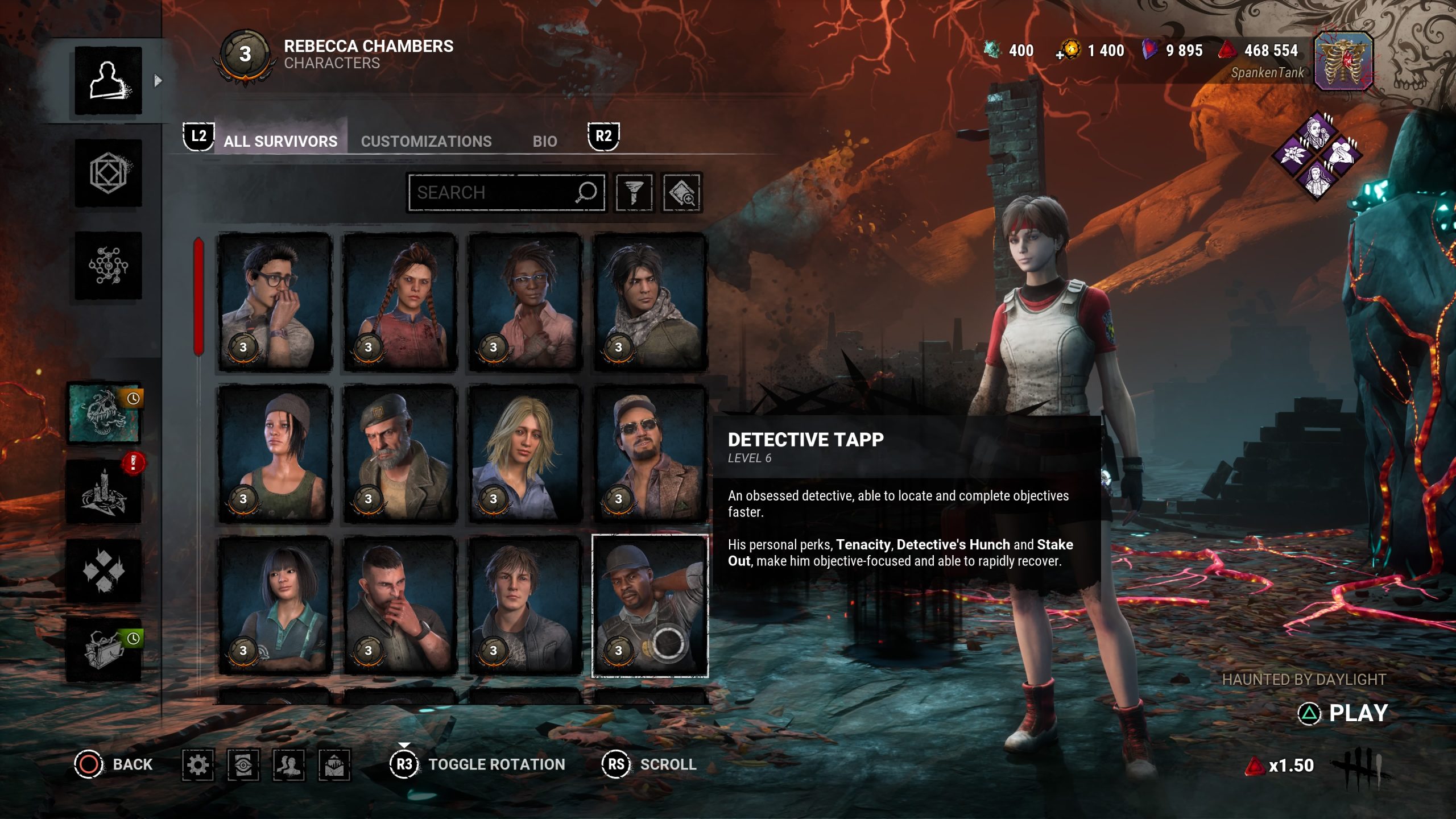Open the skull event tile with timer
The width and height of the screenshot is (1456, 819).
pos(104,413)
